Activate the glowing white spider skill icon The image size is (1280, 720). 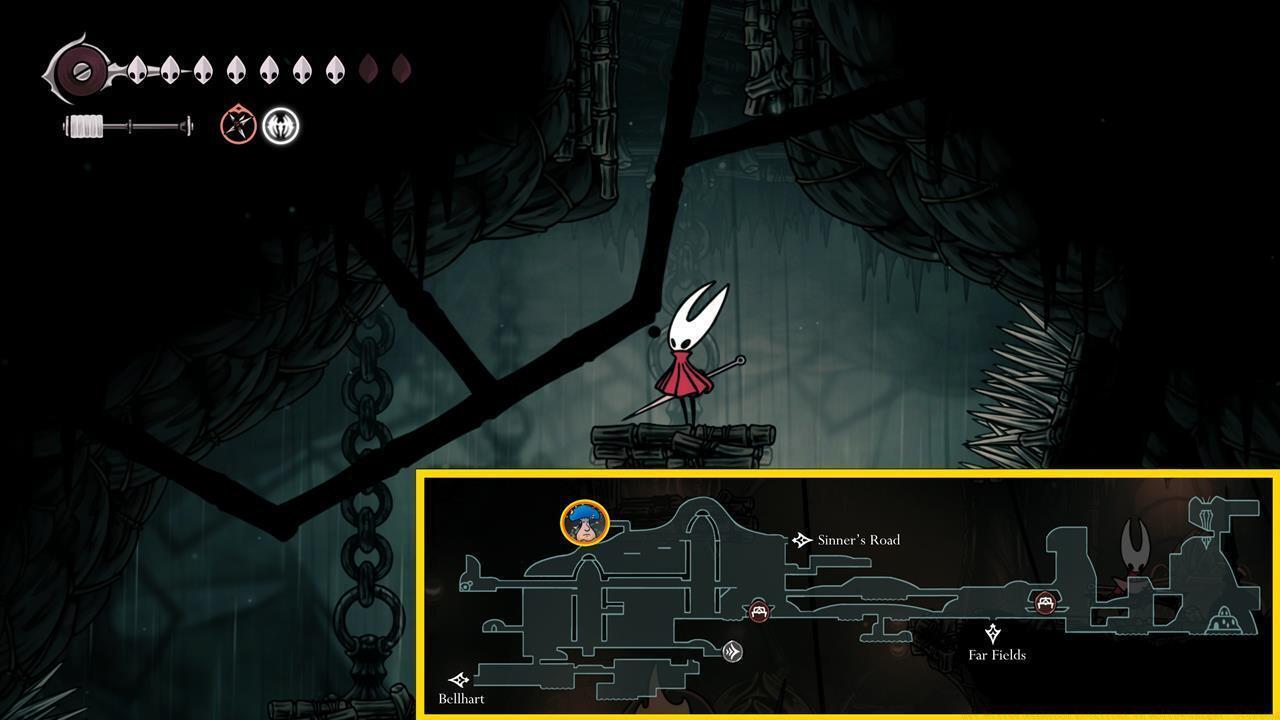click(x=281, y=126)
